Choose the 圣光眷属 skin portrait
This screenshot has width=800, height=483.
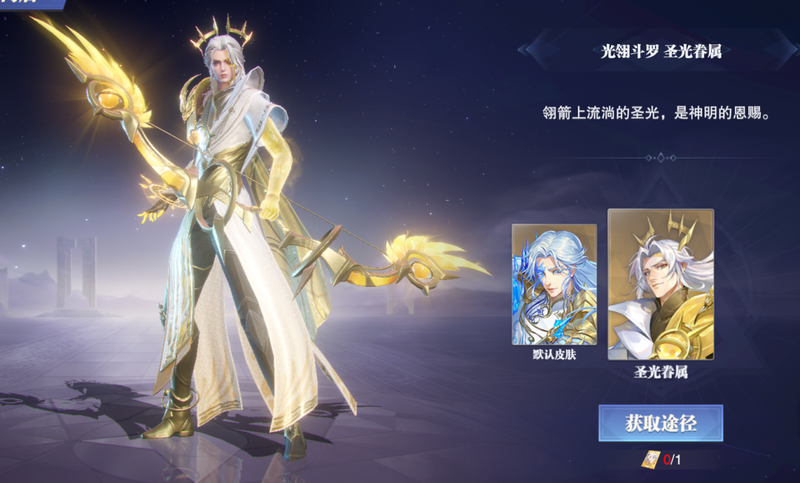(660, 284)
